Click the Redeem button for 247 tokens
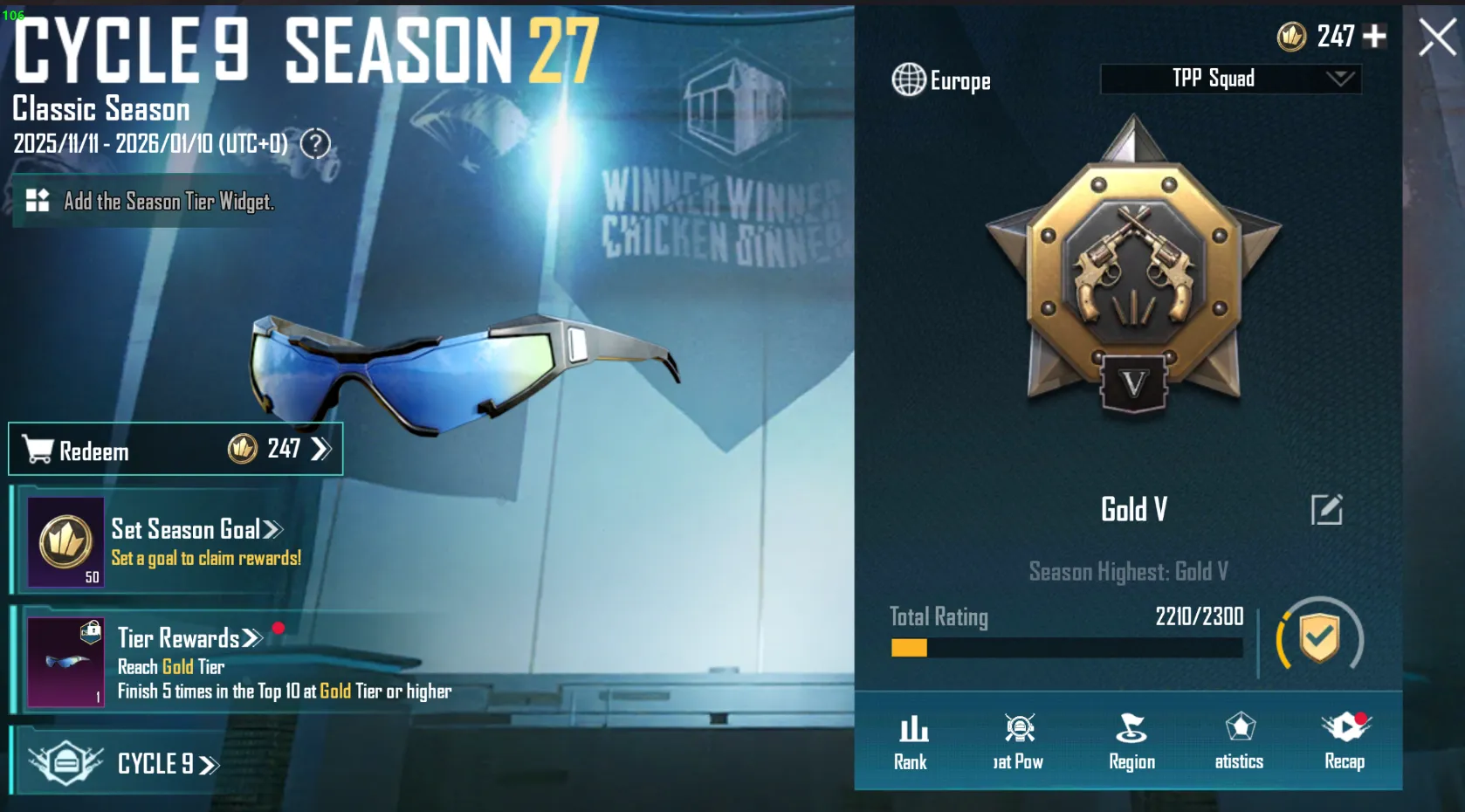The image size is (1465, 812). [175, 449]
